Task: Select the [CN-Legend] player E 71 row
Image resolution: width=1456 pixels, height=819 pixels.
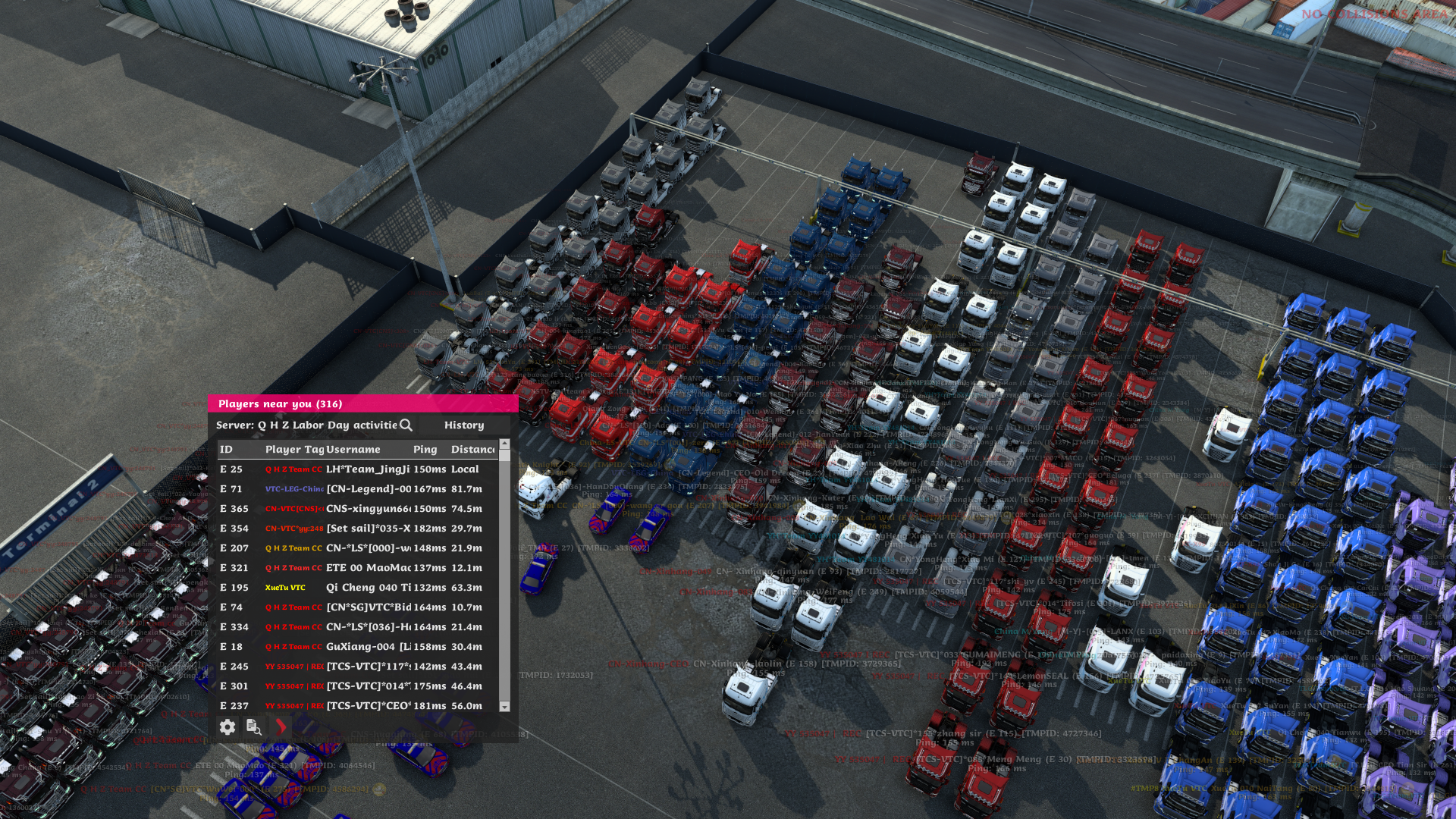Action: coord(356,489)
